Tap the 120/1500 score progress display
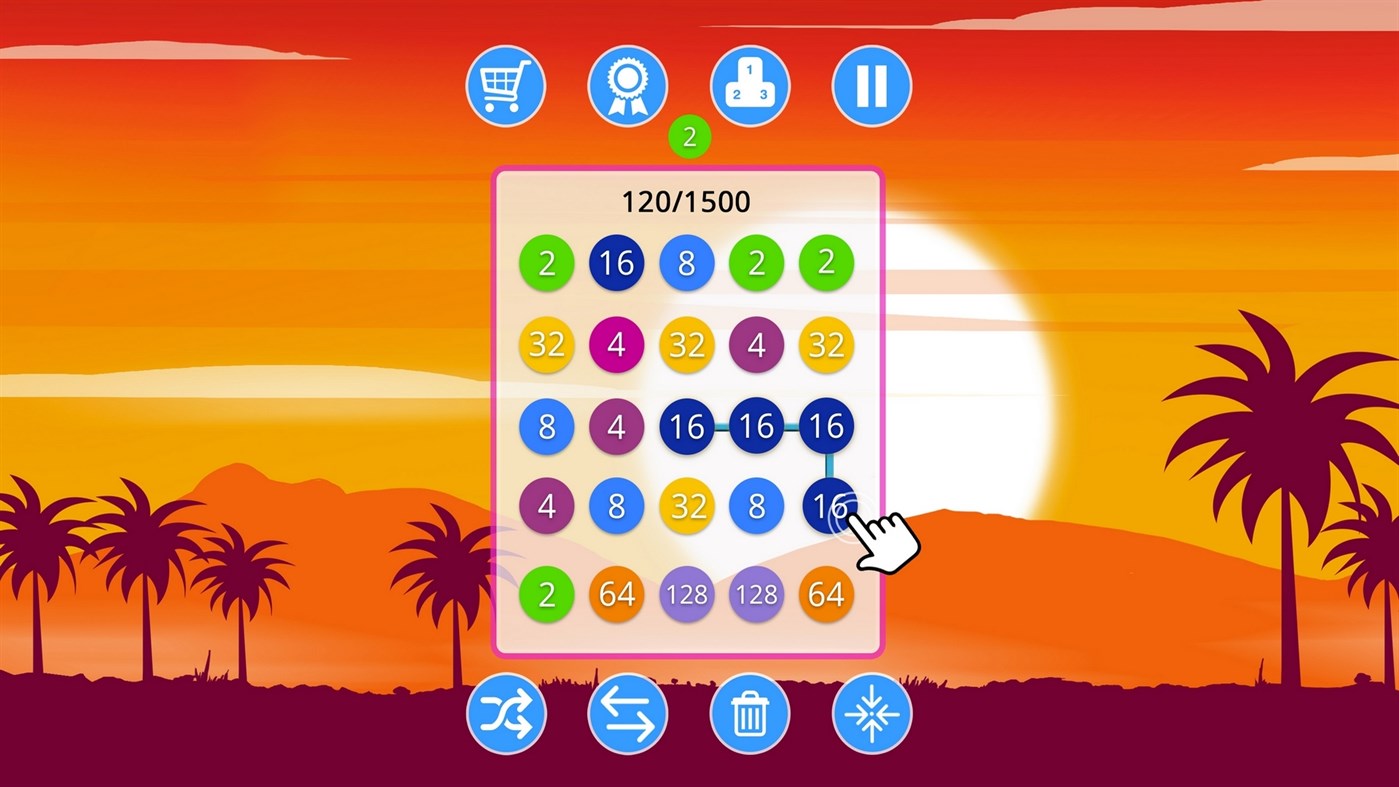This screenshot has height=787, width=1399. (687, 201)
